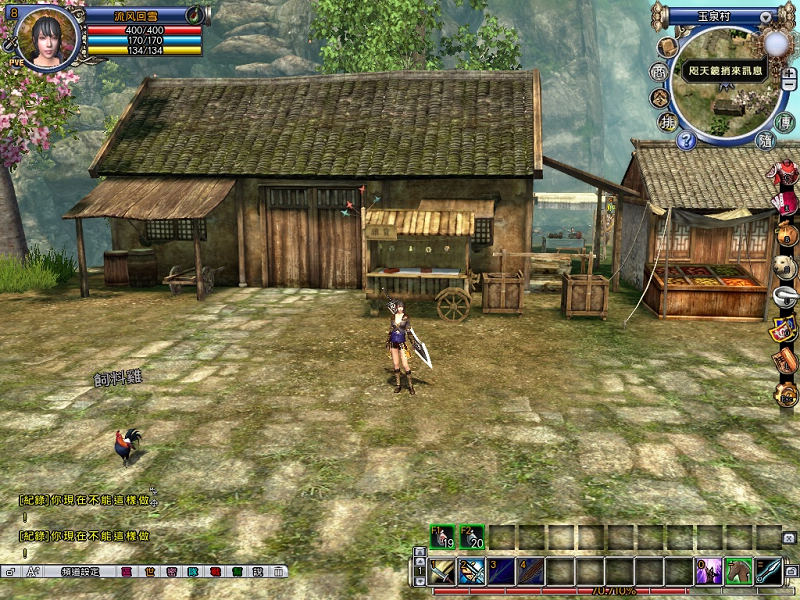The height and width of the screenshot is (600, 800).
Task: Activate the purple figure skill in slot 0
Action: pos(709,572)
